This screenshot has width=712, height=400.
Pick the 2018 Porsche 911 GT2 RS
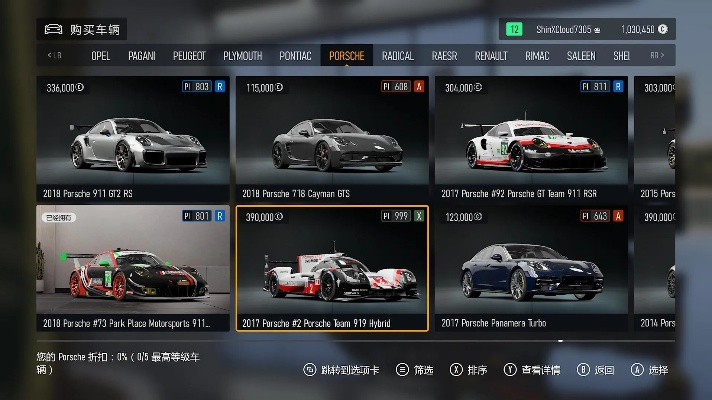click(132, 138)
